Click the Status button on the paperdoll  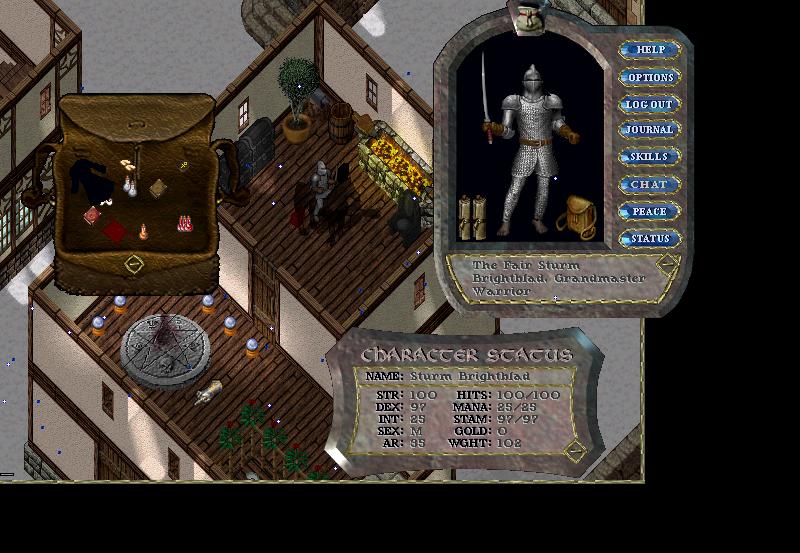[x=650, y=238]
